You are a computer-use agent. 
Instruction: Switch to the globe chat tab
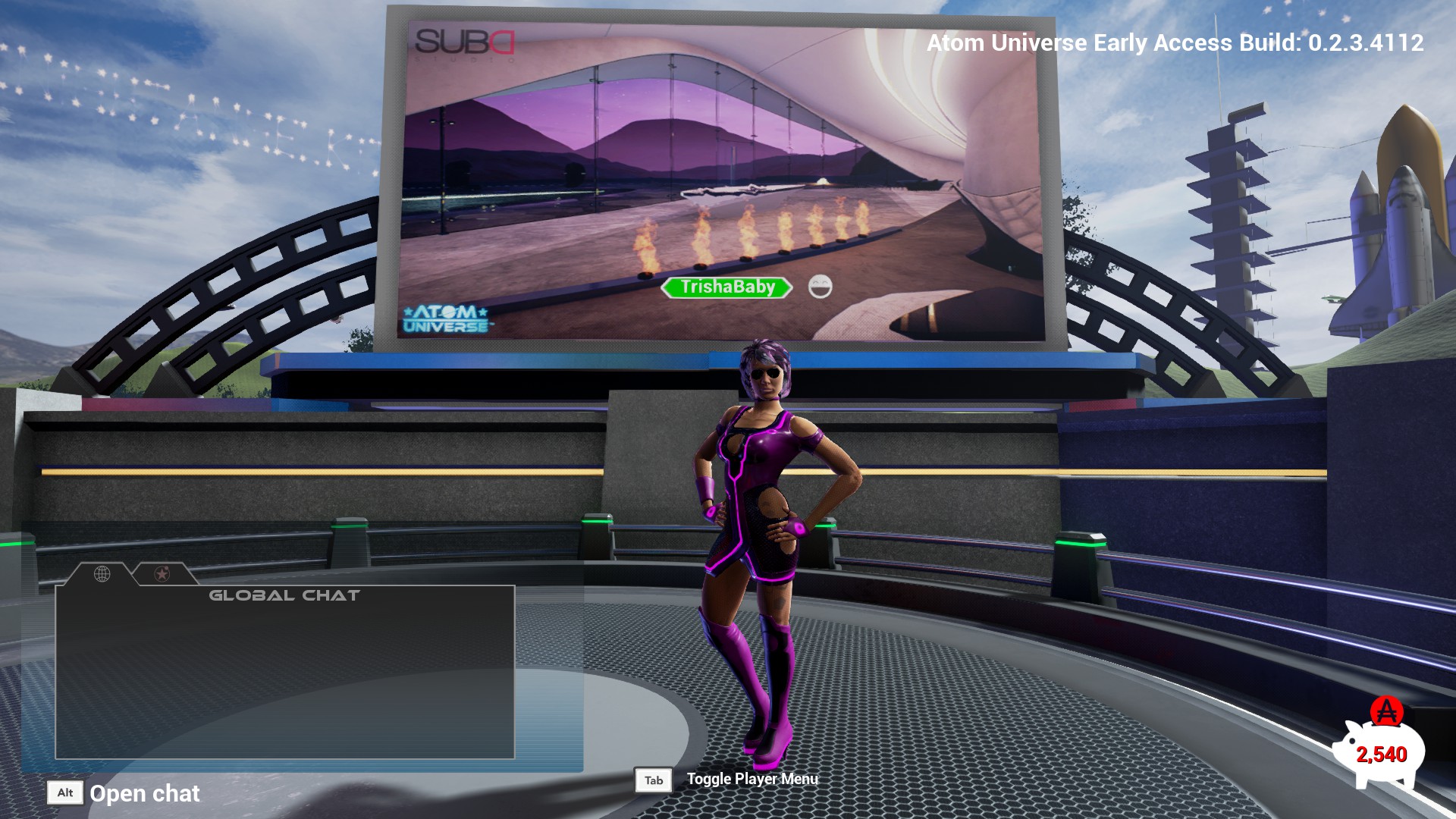coord(102,574)
